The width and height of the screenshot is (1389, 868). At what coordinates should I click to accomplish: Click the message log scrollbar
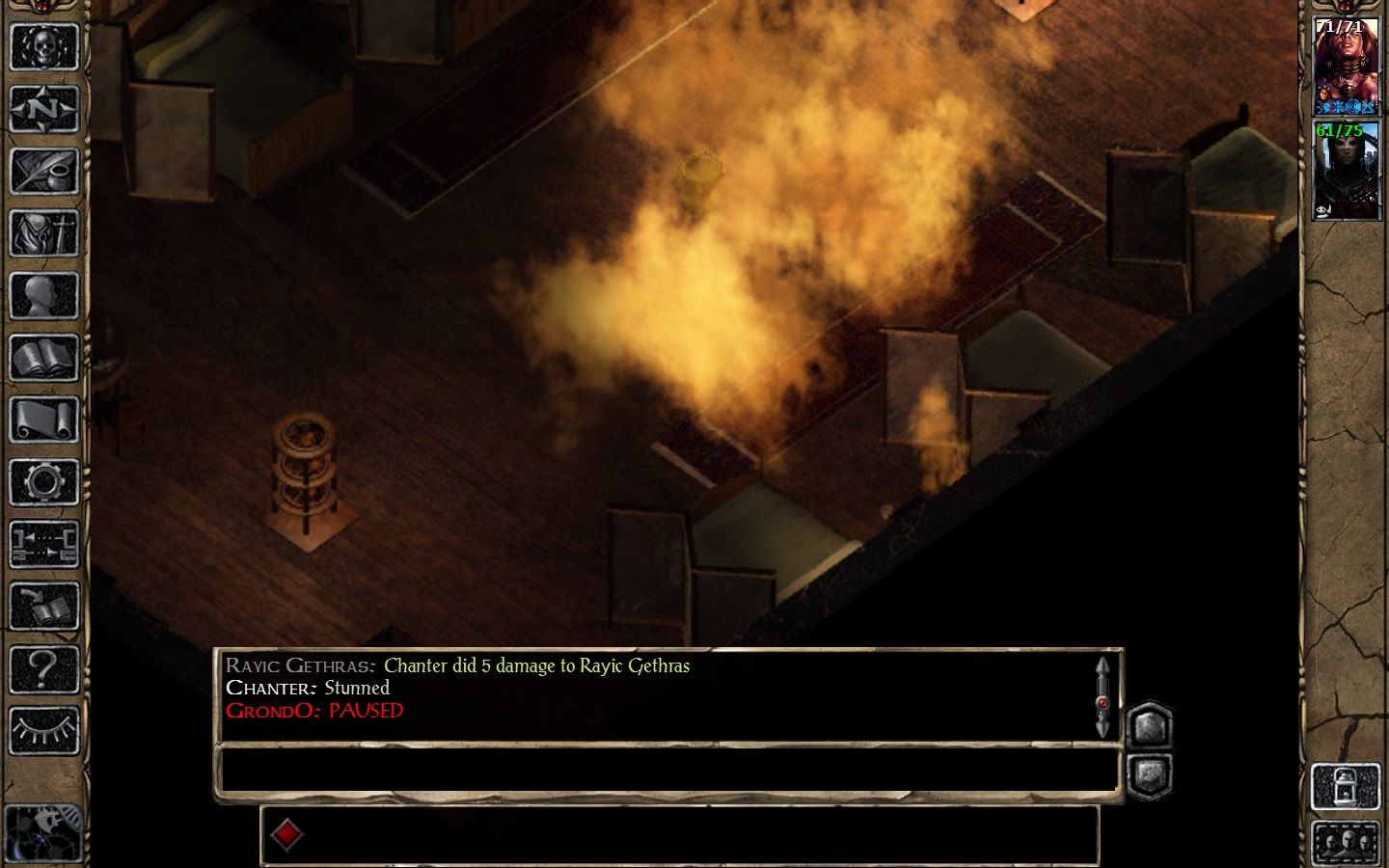coord(1103,696)
